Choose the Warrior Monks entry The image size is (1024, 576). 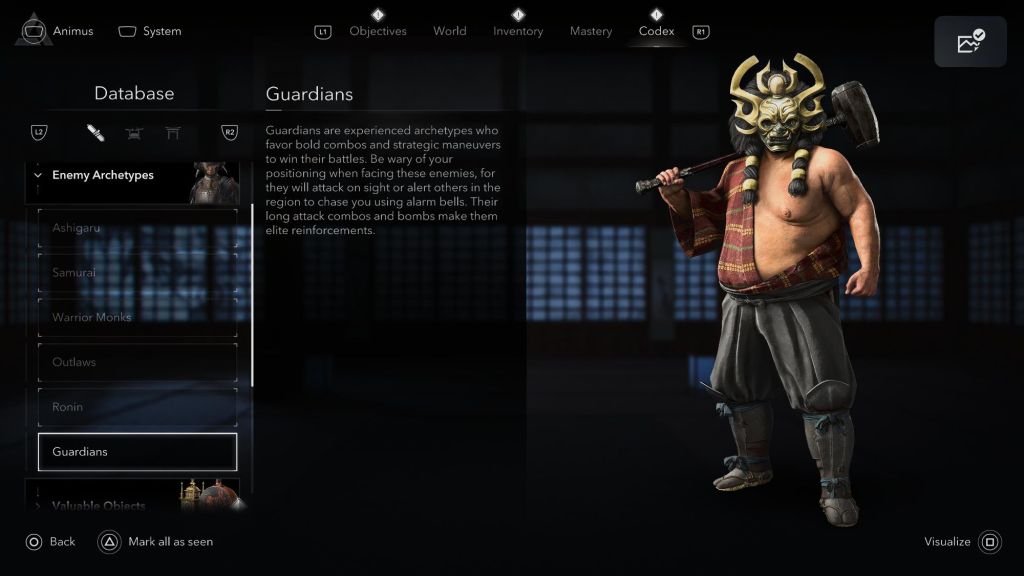coord(137,318)
